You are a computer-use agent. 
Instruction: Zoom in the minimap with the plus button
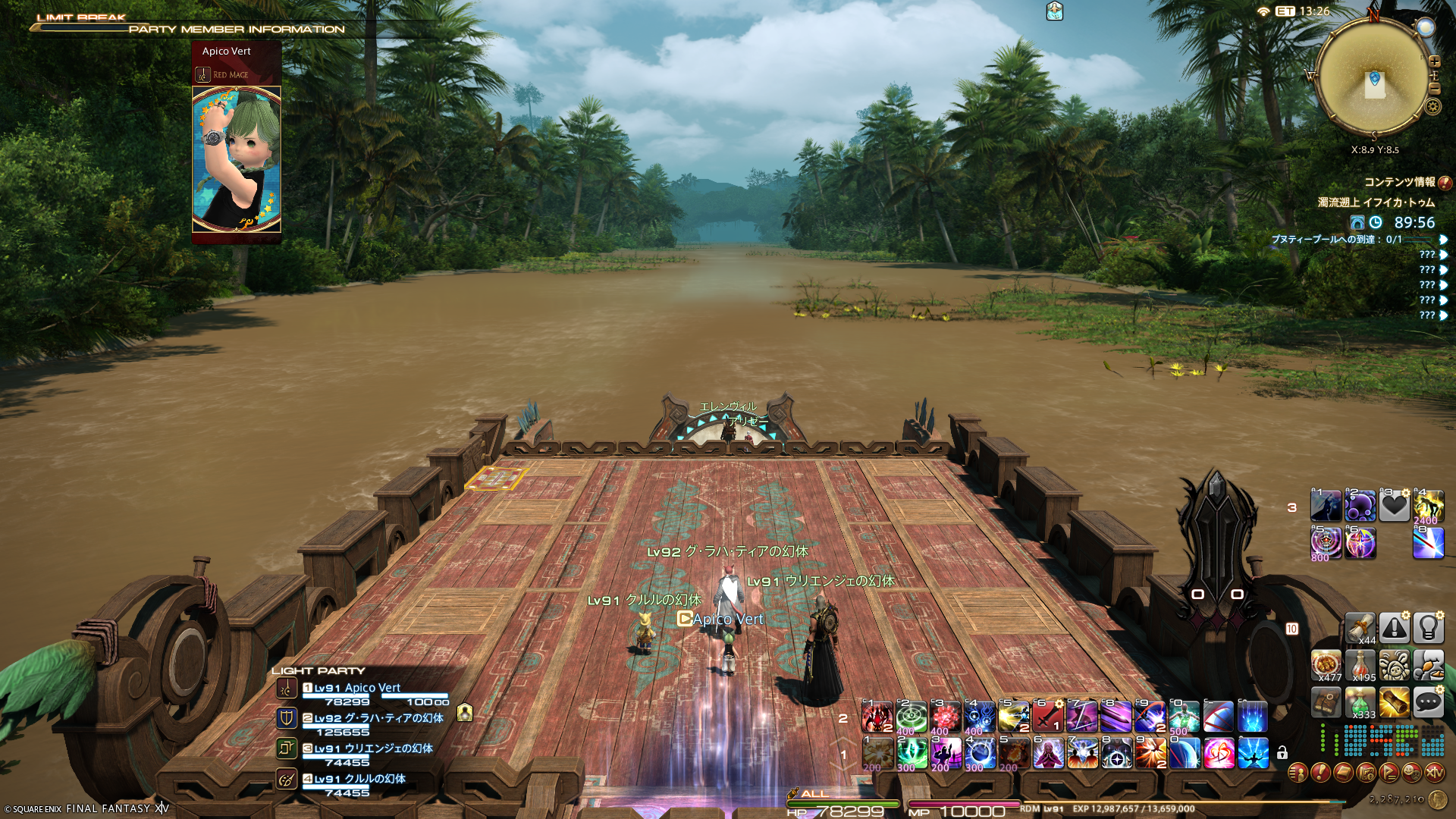point(1434,61)
